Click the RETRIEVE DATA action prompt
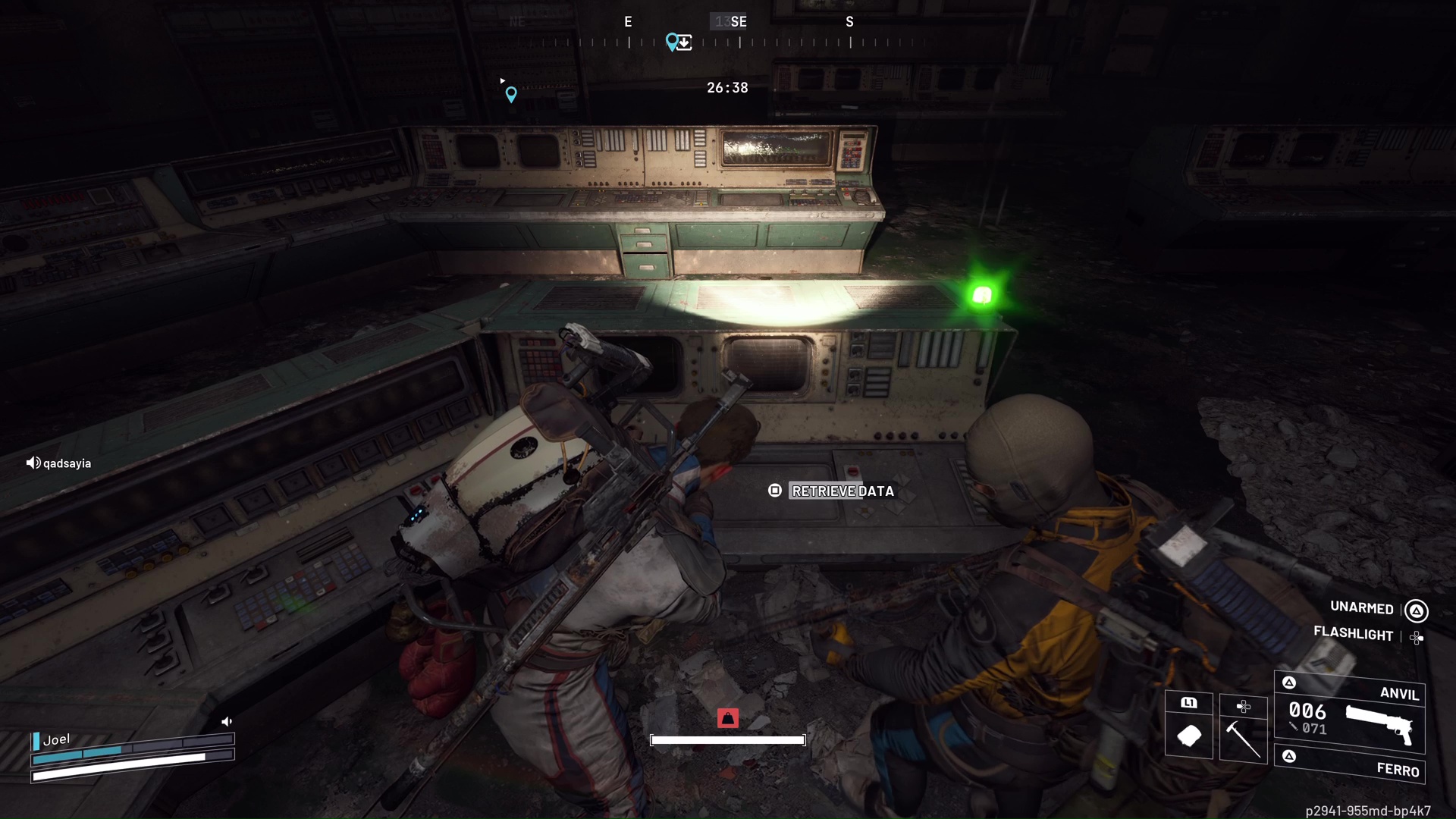The image size is (1456, 819). coord(842,491)
